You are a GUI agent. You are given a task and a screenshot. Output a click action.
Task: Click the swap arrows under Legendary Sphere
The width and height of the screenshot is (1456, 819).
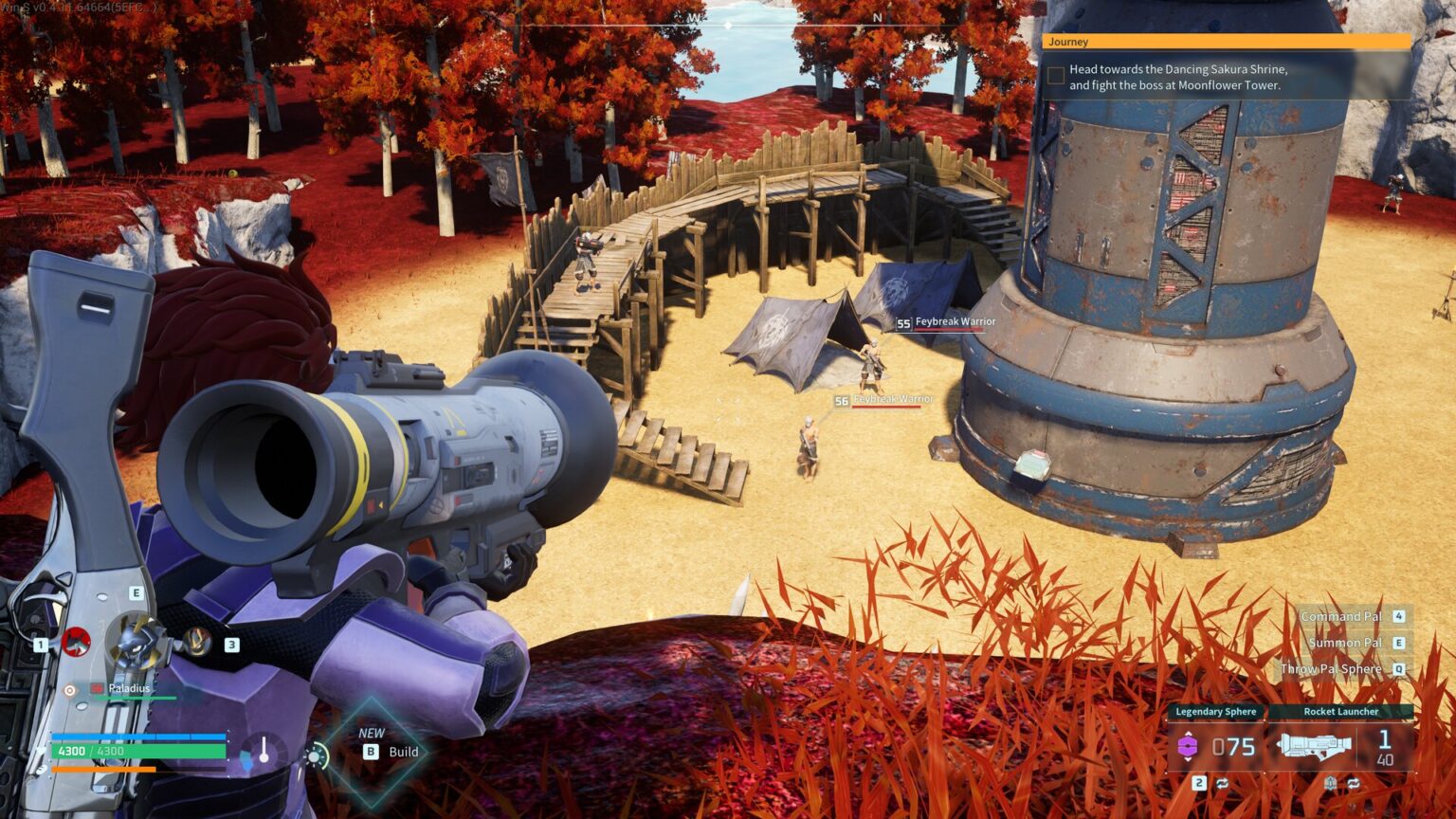click(1223, 783)
